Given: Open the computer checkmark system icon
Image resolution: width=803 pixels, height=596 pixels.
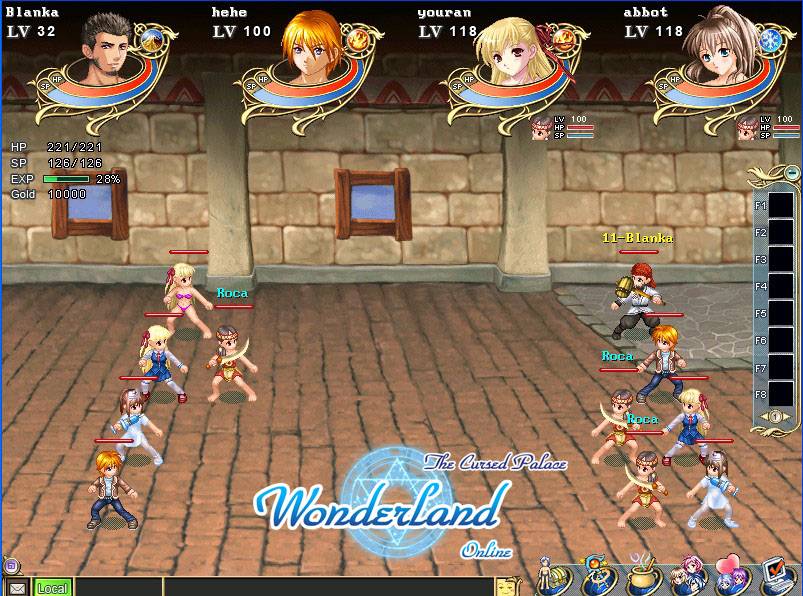Looking at the screenshot, I should pos(778,575).
